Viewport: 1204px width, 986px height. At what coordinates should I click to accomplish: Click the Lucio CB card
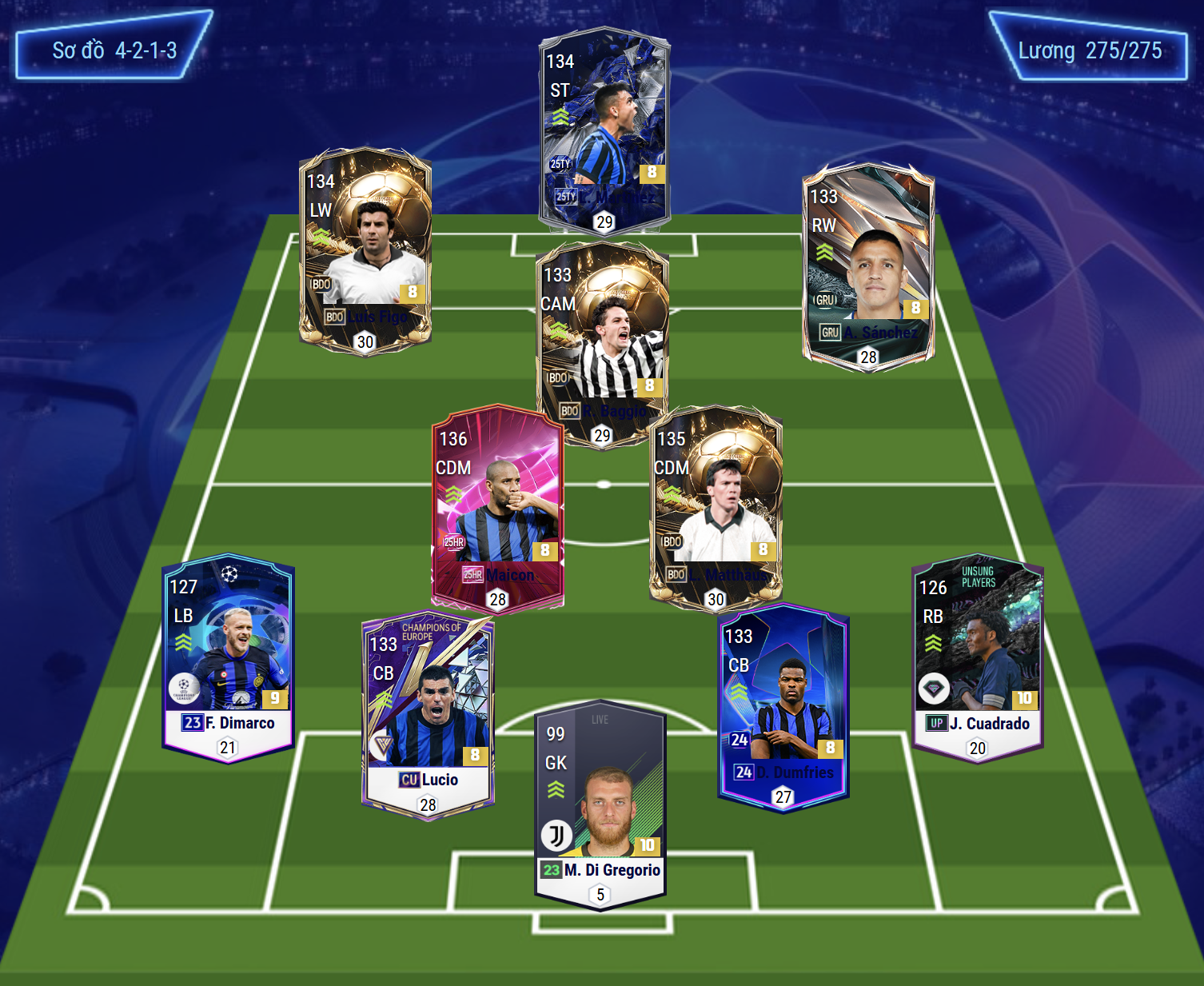click(428, 716)
